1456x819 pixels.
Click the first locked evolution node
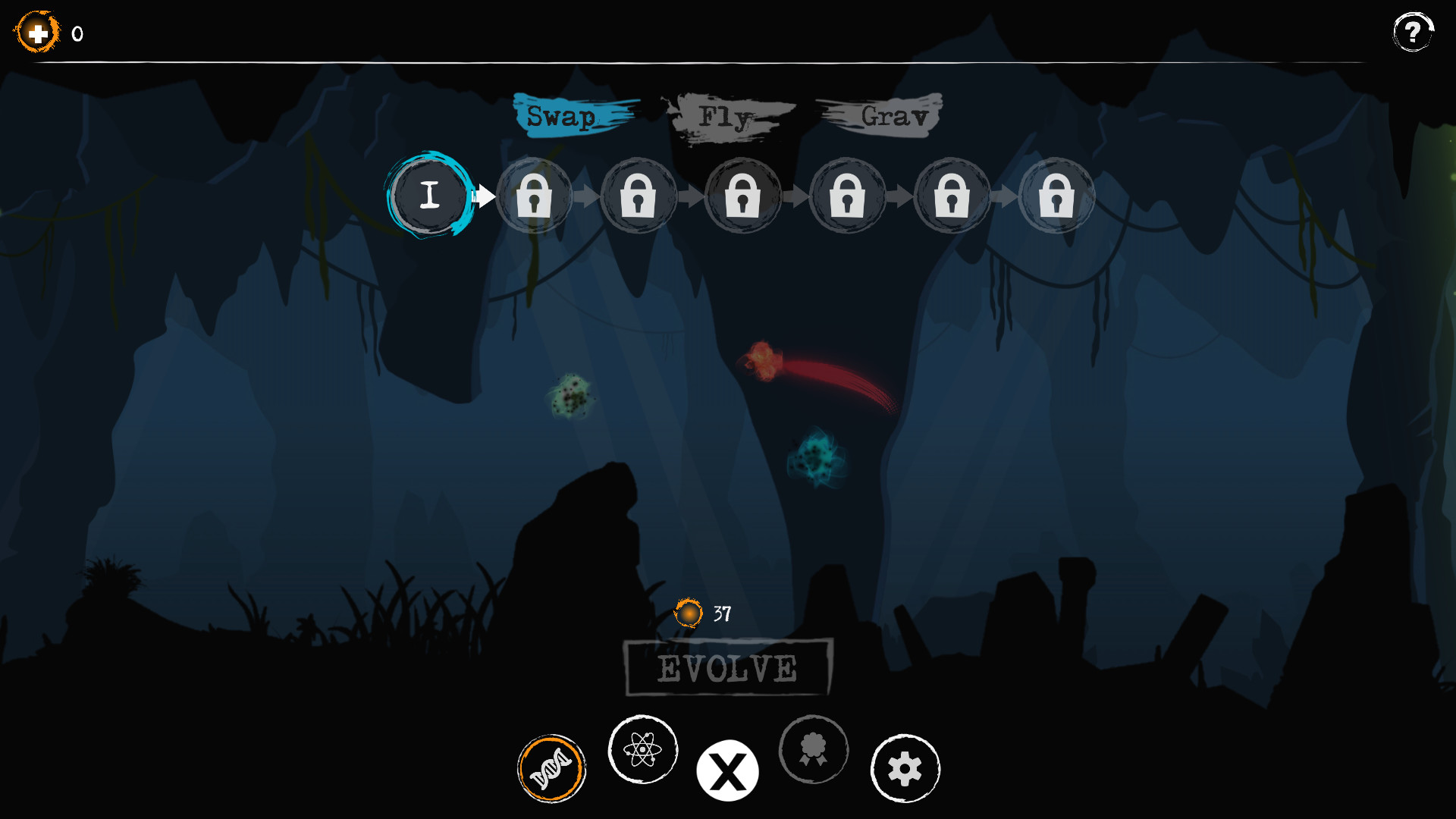coord(535,196)
